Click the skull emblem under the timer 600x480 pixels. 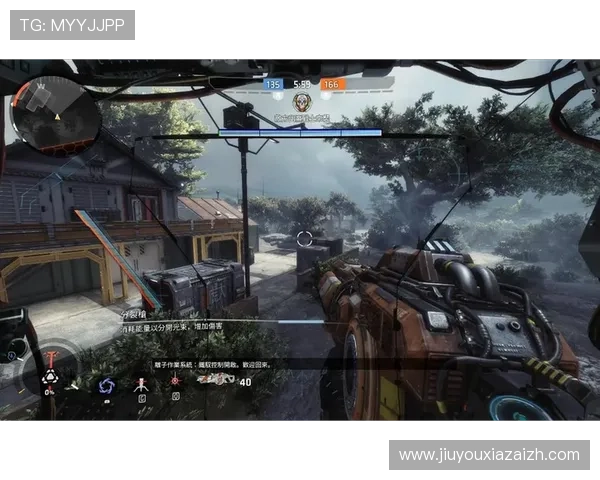pyautogui.click(x=301, y=102)
